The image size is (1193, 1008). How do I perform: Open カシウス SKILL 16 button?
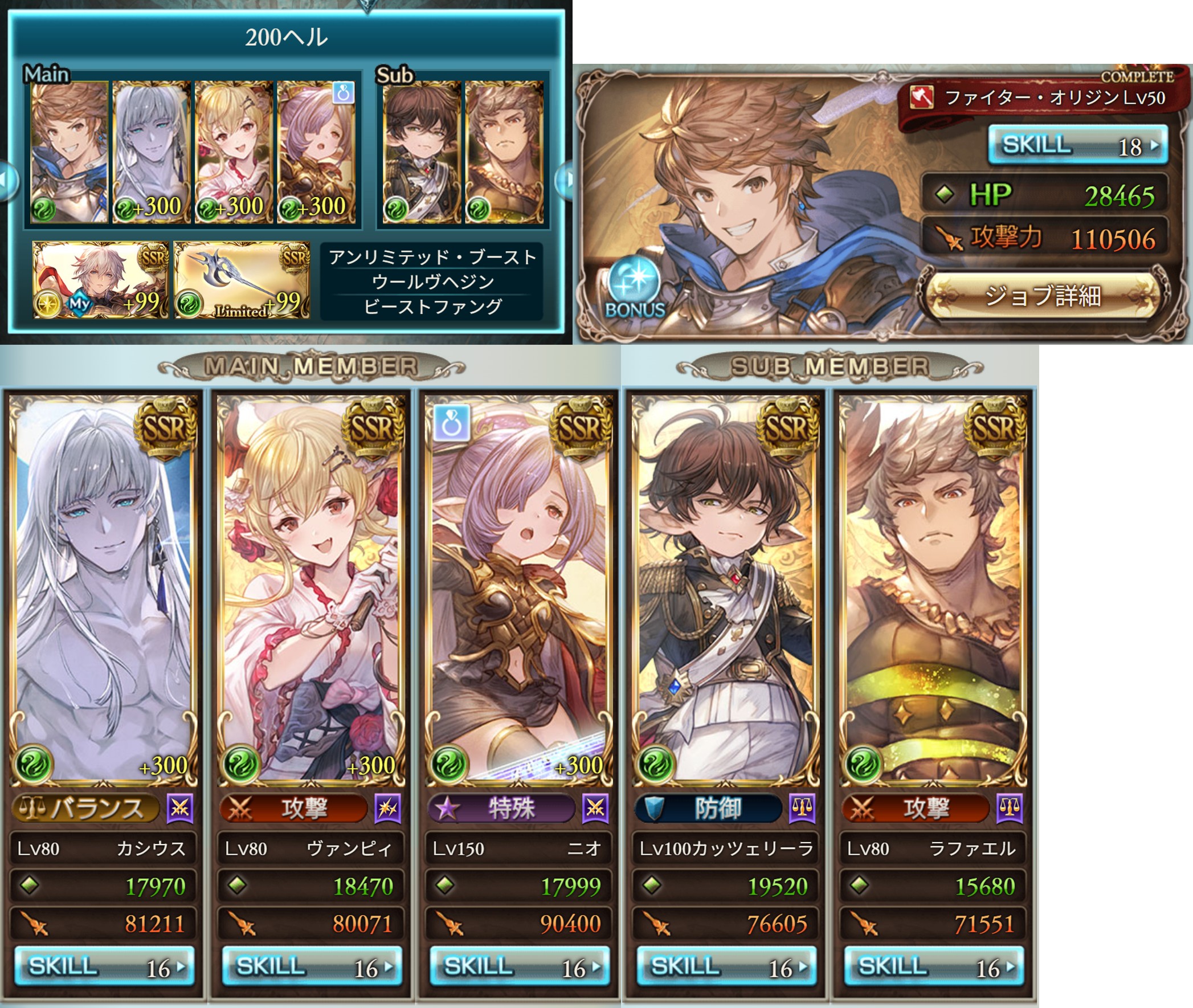pyautogui.click(x=104, y=966)
